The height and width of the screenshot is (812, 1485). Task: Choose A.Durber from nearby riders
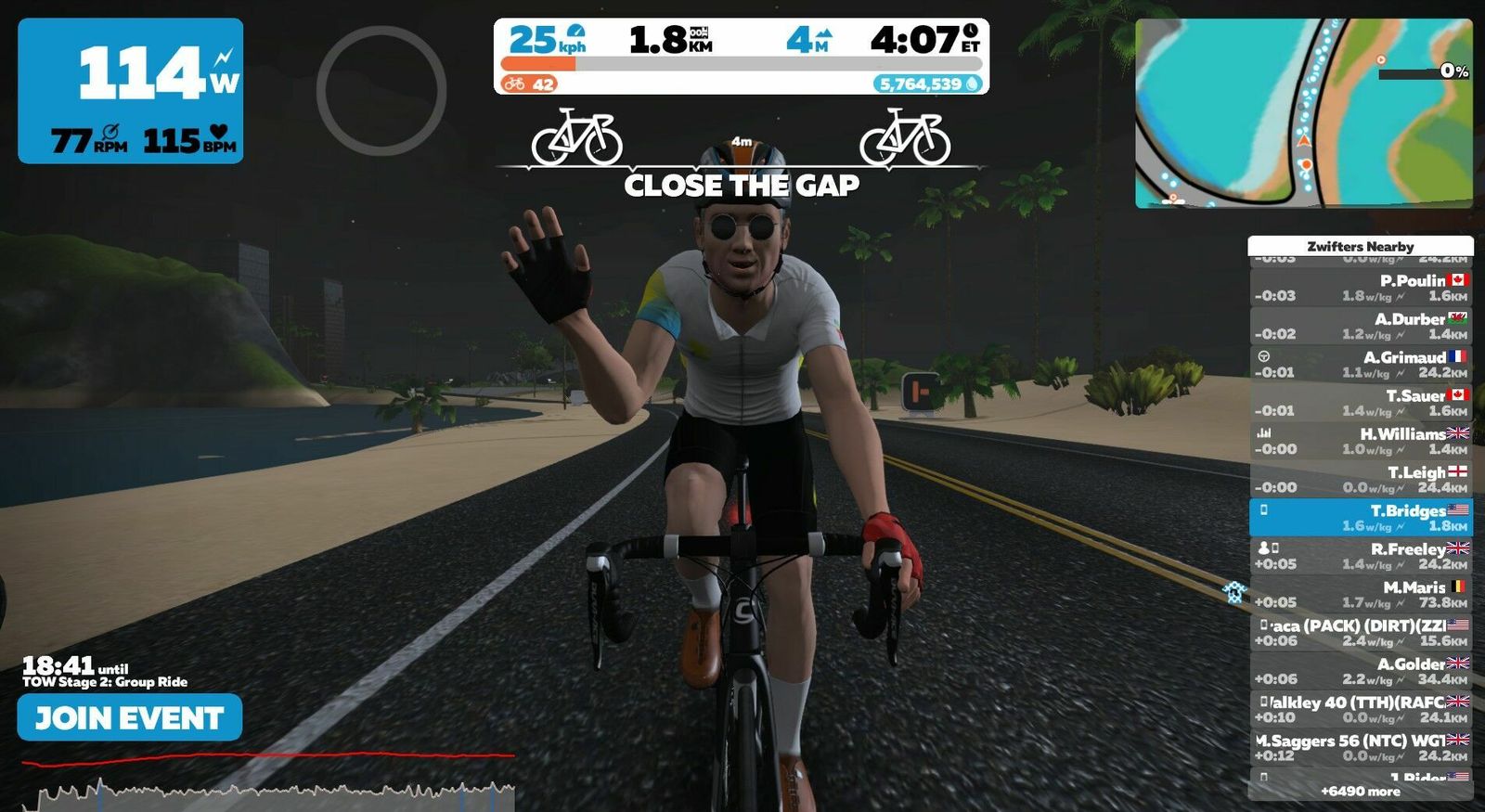click(x=1360, y=326)
